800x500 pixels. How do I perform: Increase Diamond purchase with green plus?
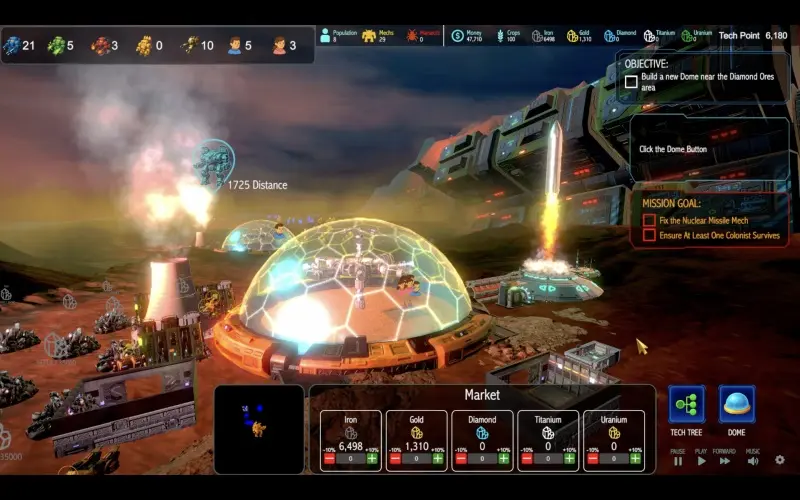[x=503, y=459]
